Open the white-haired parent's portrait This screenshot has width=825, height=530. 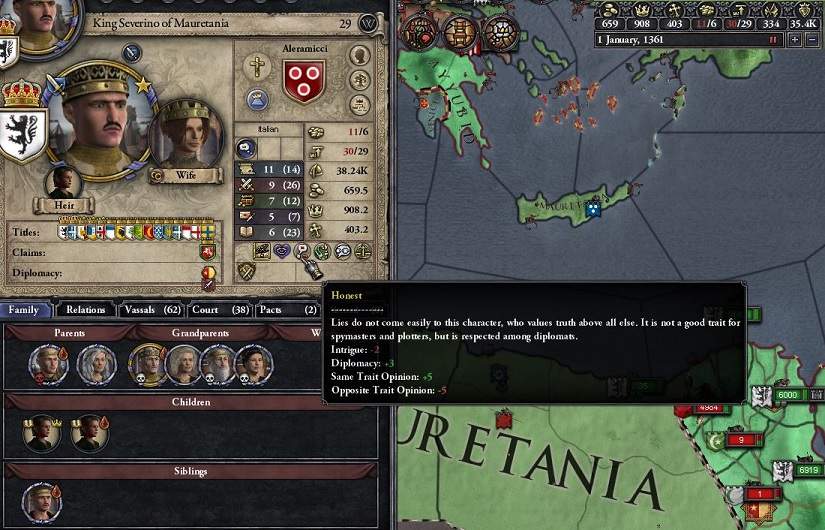[x=97, y=364]
